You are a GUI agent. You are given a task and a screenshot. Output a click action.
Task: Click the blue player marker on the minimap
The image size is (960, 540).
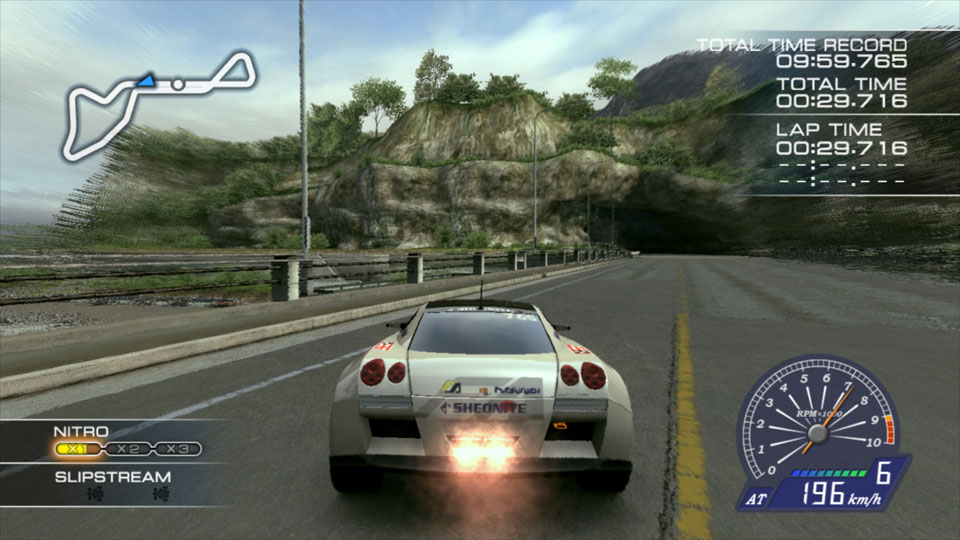tap(147, 78)
